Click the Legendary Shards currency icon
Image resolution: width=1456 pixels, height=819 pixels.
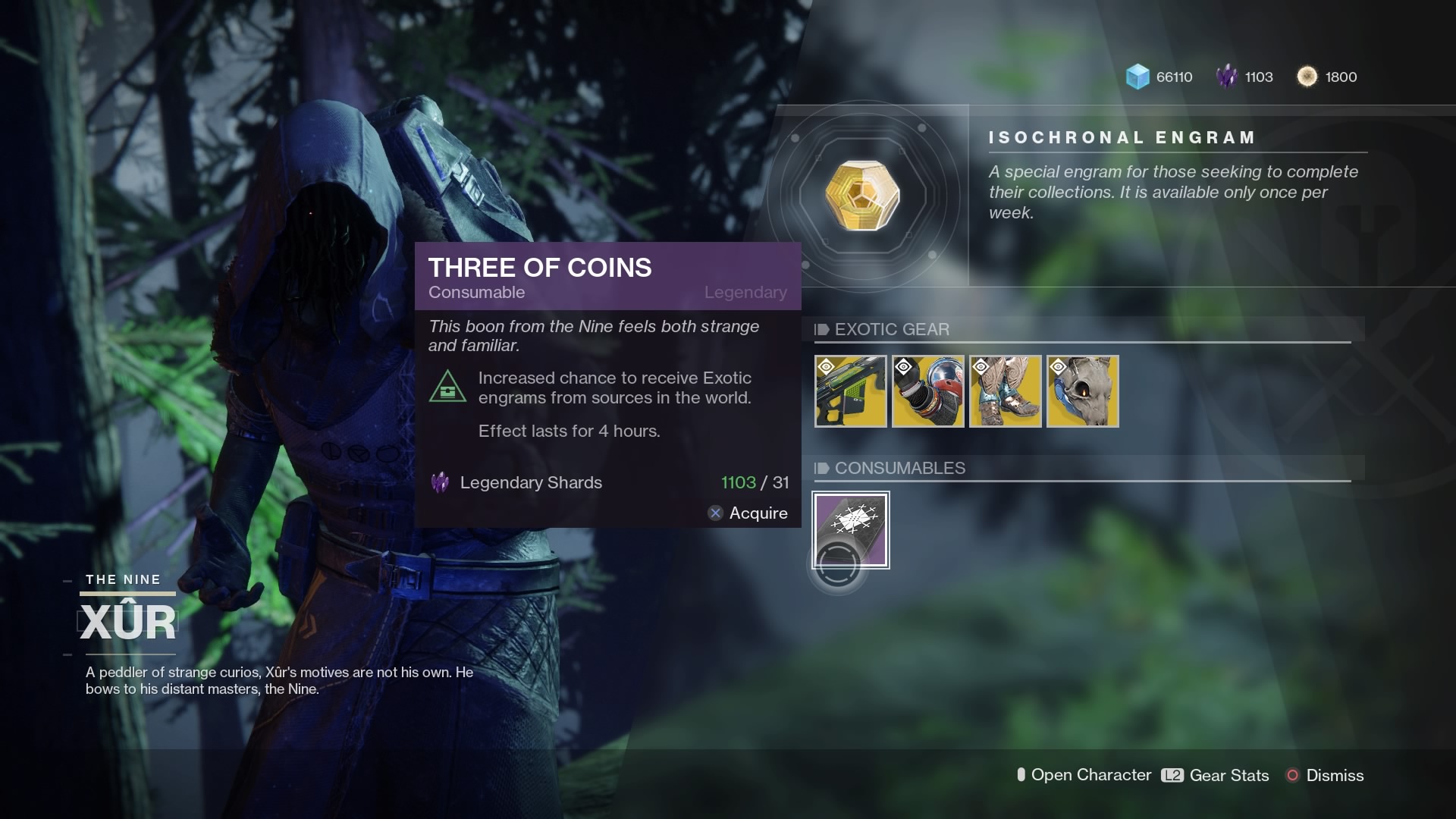(1226, 77)
